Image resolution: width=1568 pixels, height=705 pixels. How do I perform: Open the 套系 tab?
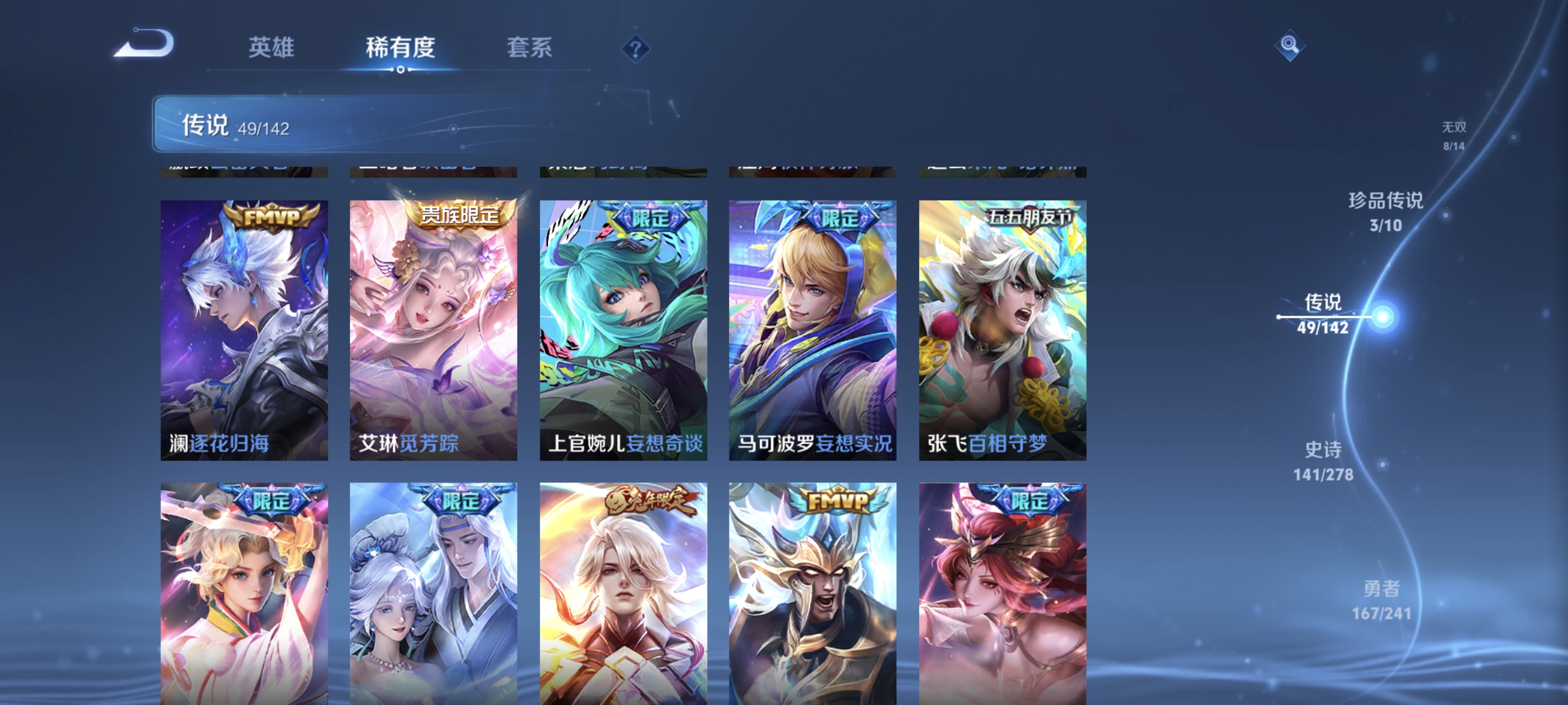coord(530,48)
